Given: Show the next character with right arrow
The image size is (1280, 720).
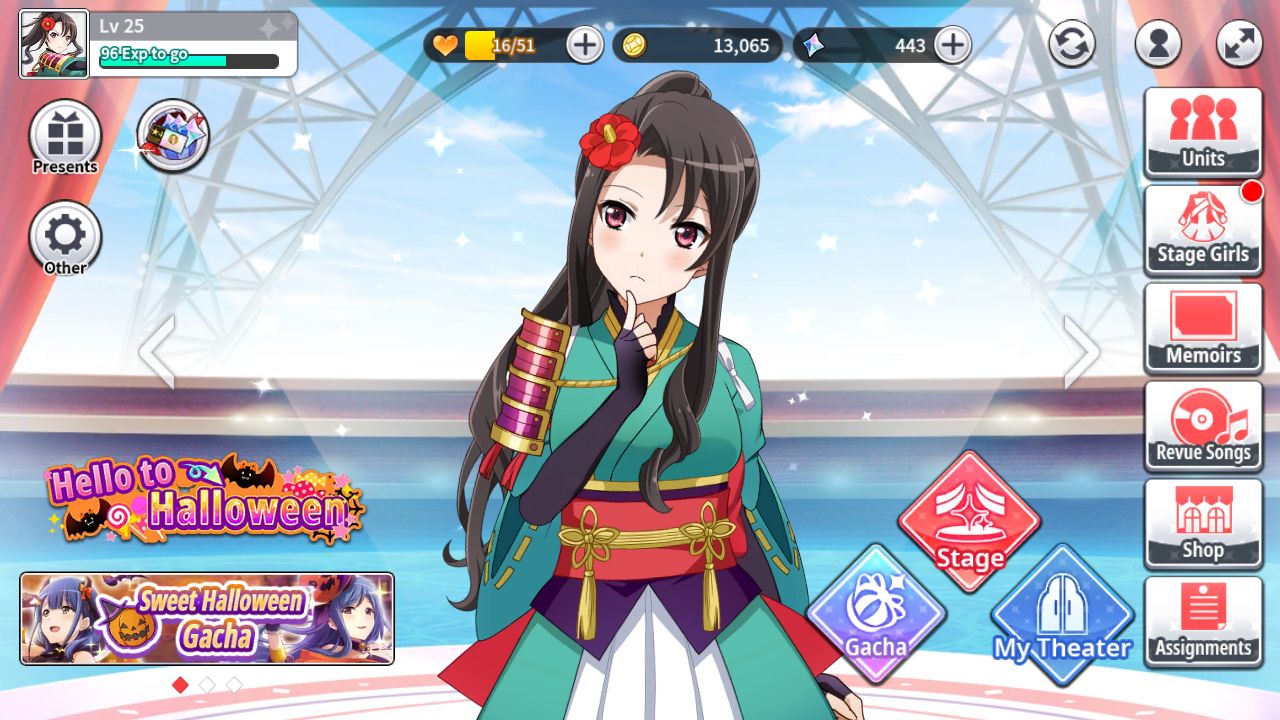Looking at the screenshot, I should click(1081, 352).
